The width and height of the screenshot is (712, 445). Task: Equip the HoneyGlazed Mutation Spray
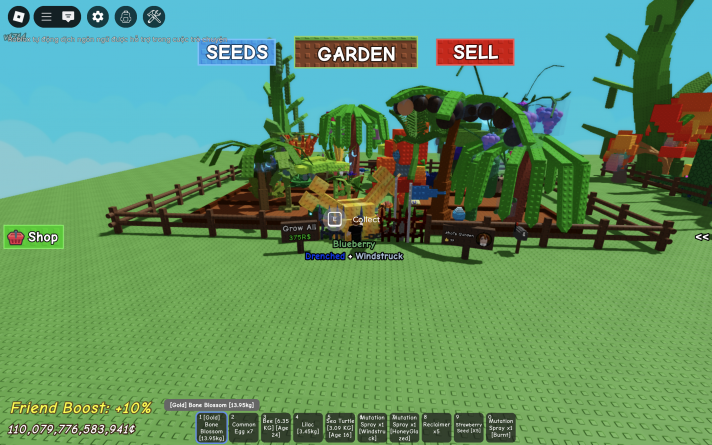[404, 428]
